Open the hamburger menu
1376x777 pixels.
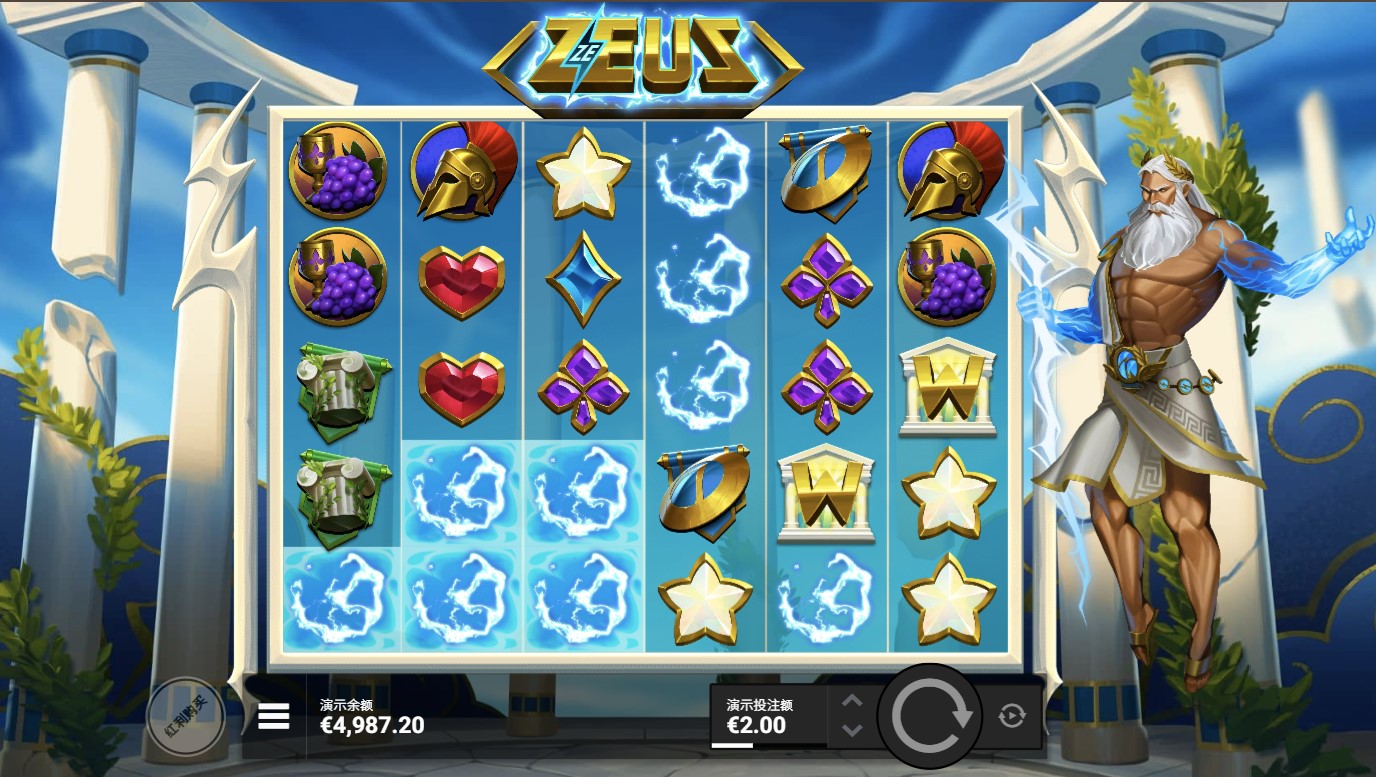(x=273, y=716)
